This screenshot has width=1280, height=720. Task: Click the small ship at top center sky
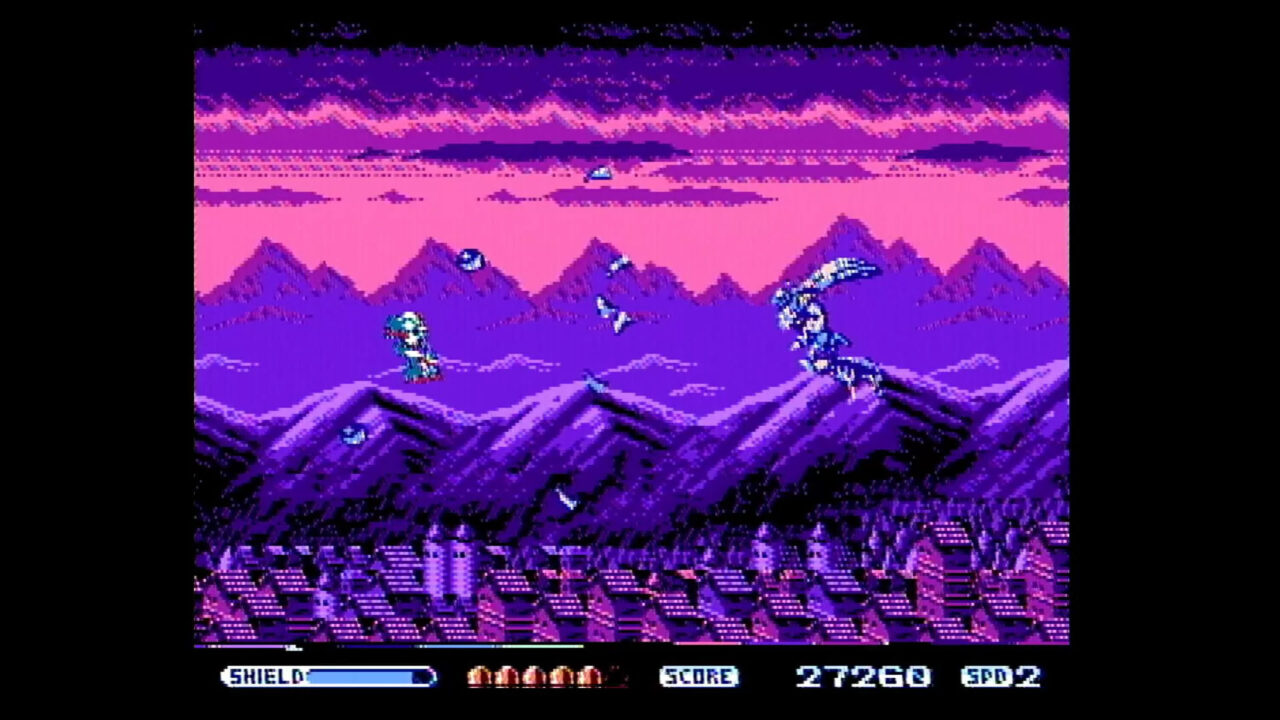tap(600, 172)
